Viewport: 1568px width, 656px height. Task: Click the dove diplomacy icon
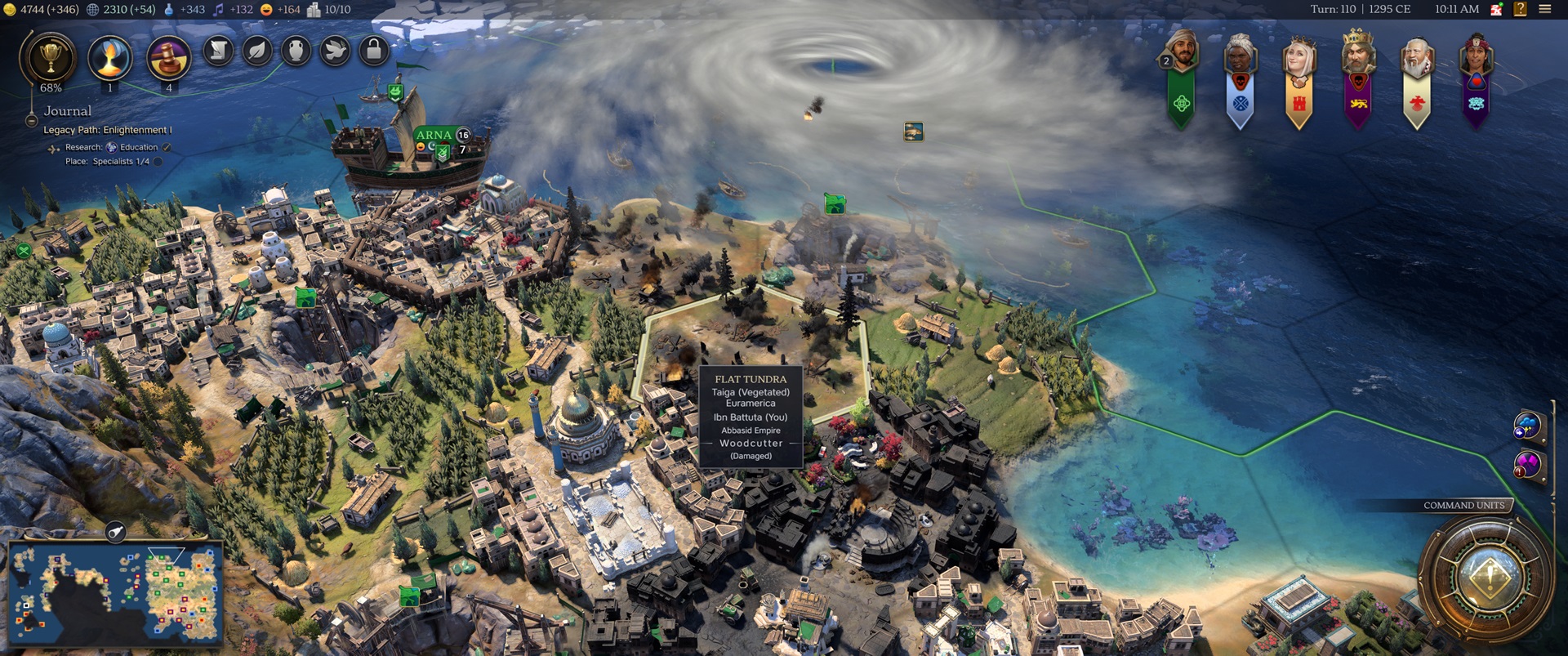(335, 51)
